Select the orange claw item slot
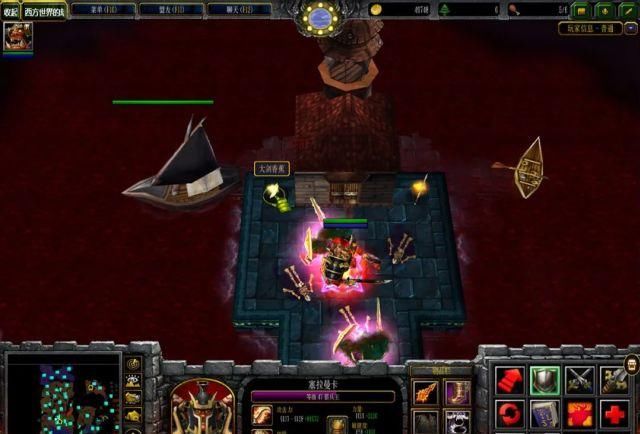The image size is (640, 434). point(425,392)
